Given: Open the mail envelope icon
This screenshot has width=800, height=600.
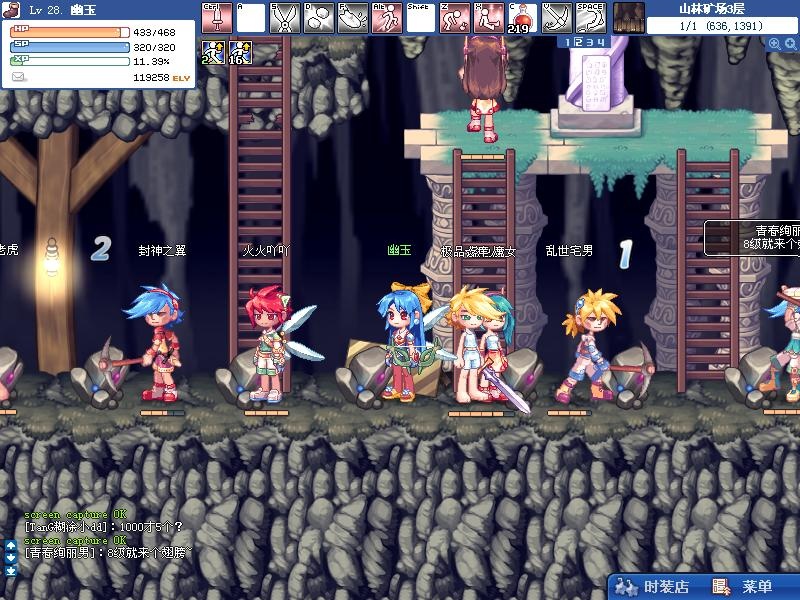Looking at the screenshot, I should coord(19,76).
